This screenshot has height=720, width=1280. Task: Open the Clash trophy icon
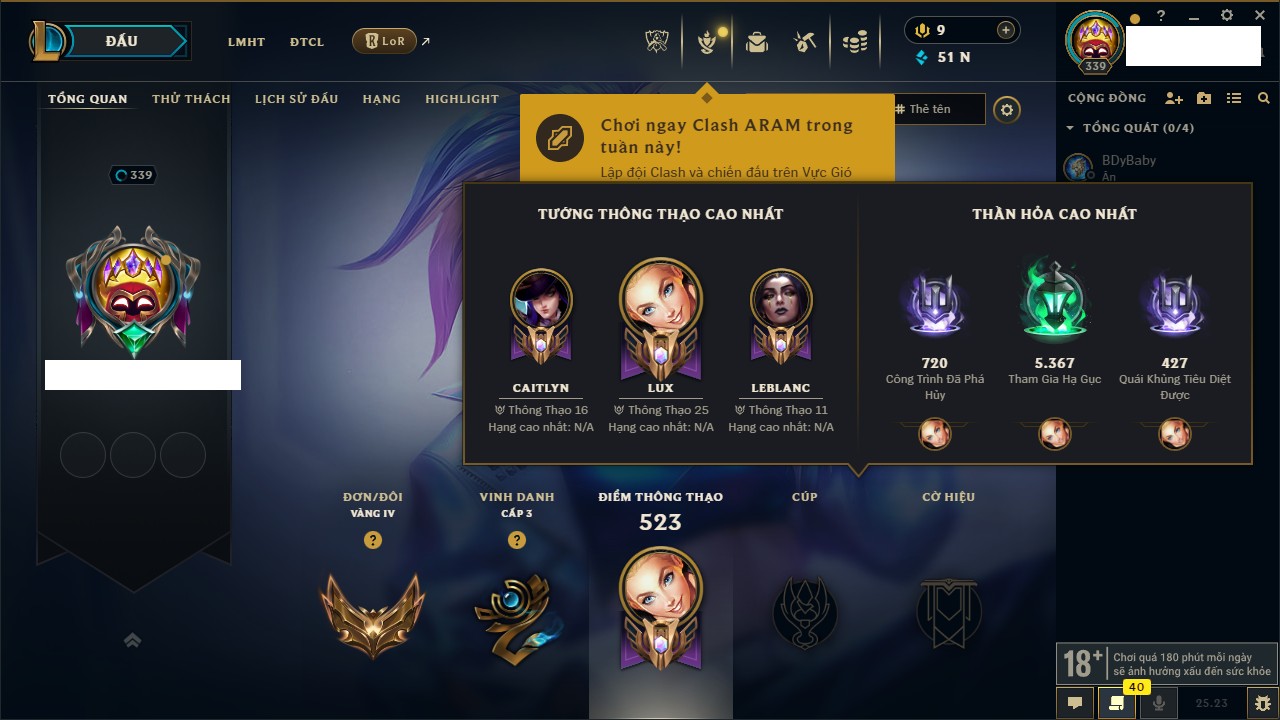click(657, 42)
